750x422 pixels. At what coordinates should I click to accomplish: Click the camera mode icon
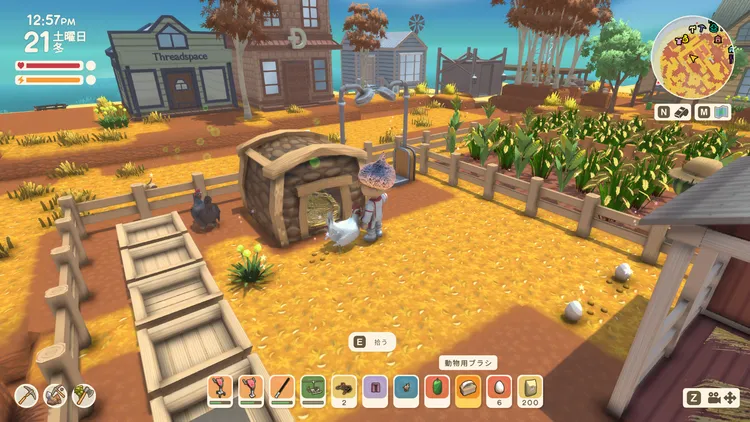coord(715,397)
